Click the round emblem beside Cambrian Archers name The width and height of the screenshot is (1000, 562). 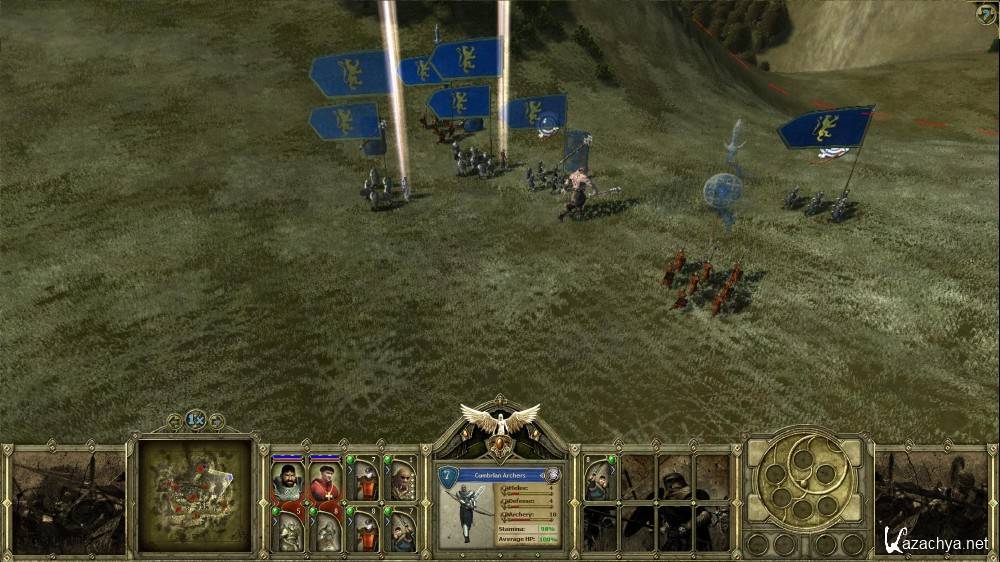pos(552,475)
